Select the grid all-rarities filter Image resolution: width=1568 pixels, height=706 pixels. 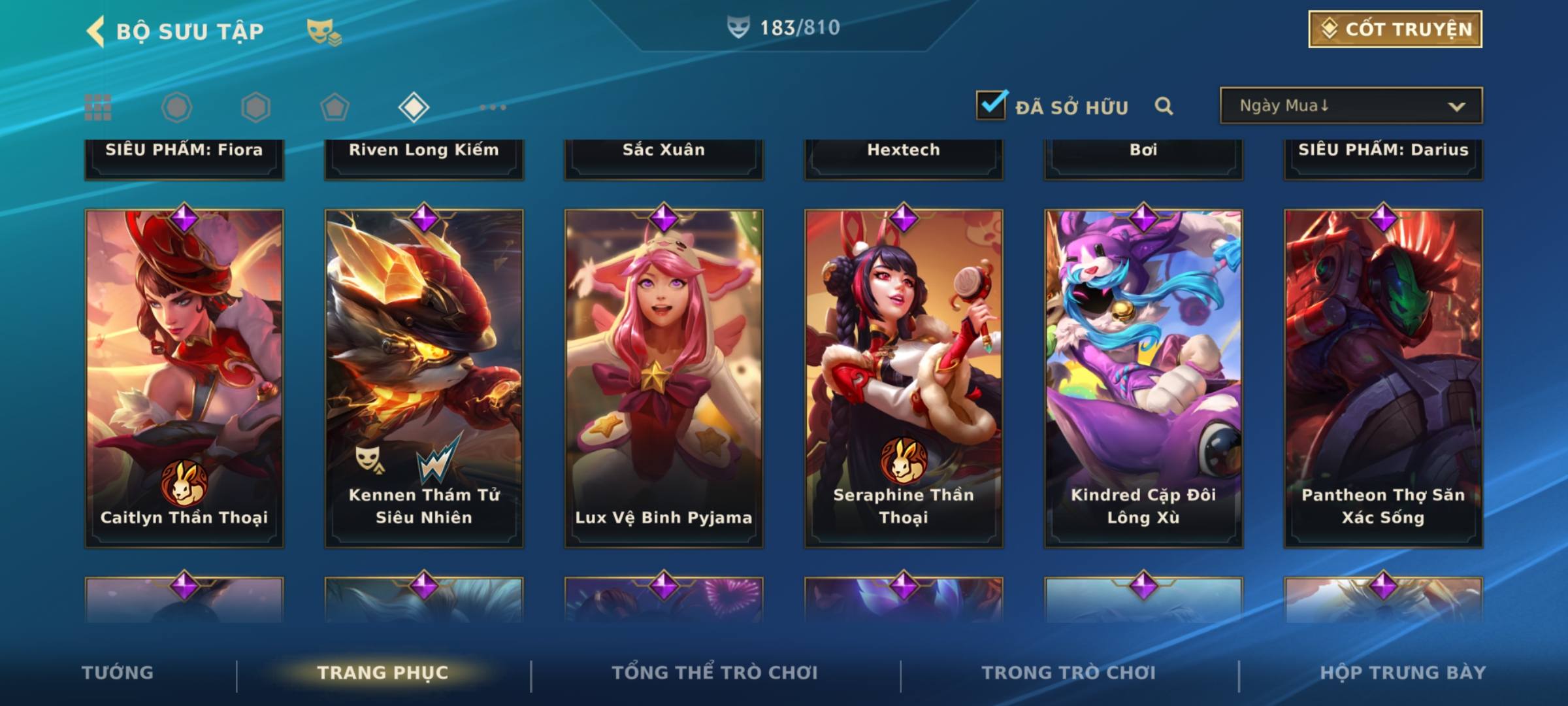98,107
